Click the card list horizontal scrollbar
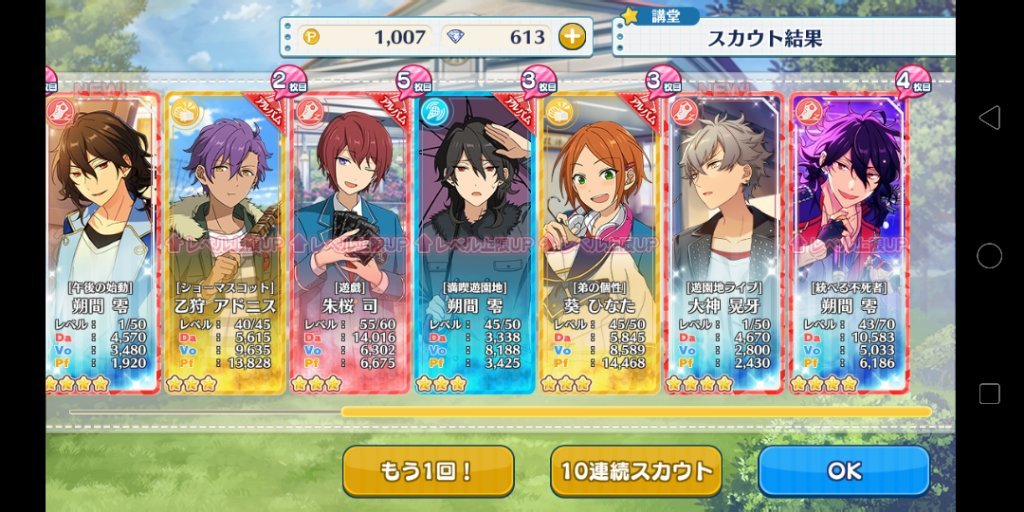 [636, 411]
